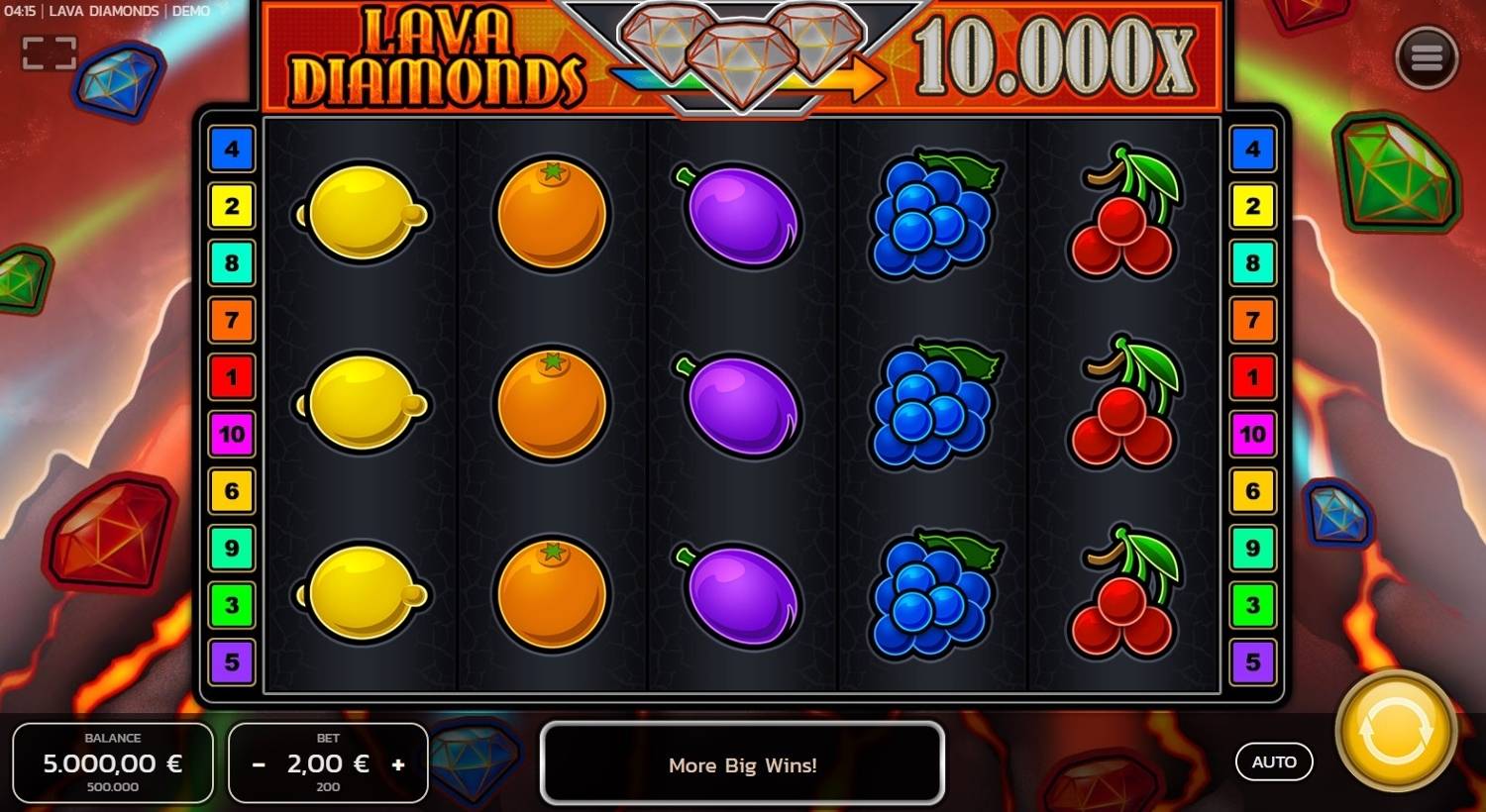Click the BALANCE display
Image resolution: width=1486 pixels, height=812 pixels.
coord(112,762)
